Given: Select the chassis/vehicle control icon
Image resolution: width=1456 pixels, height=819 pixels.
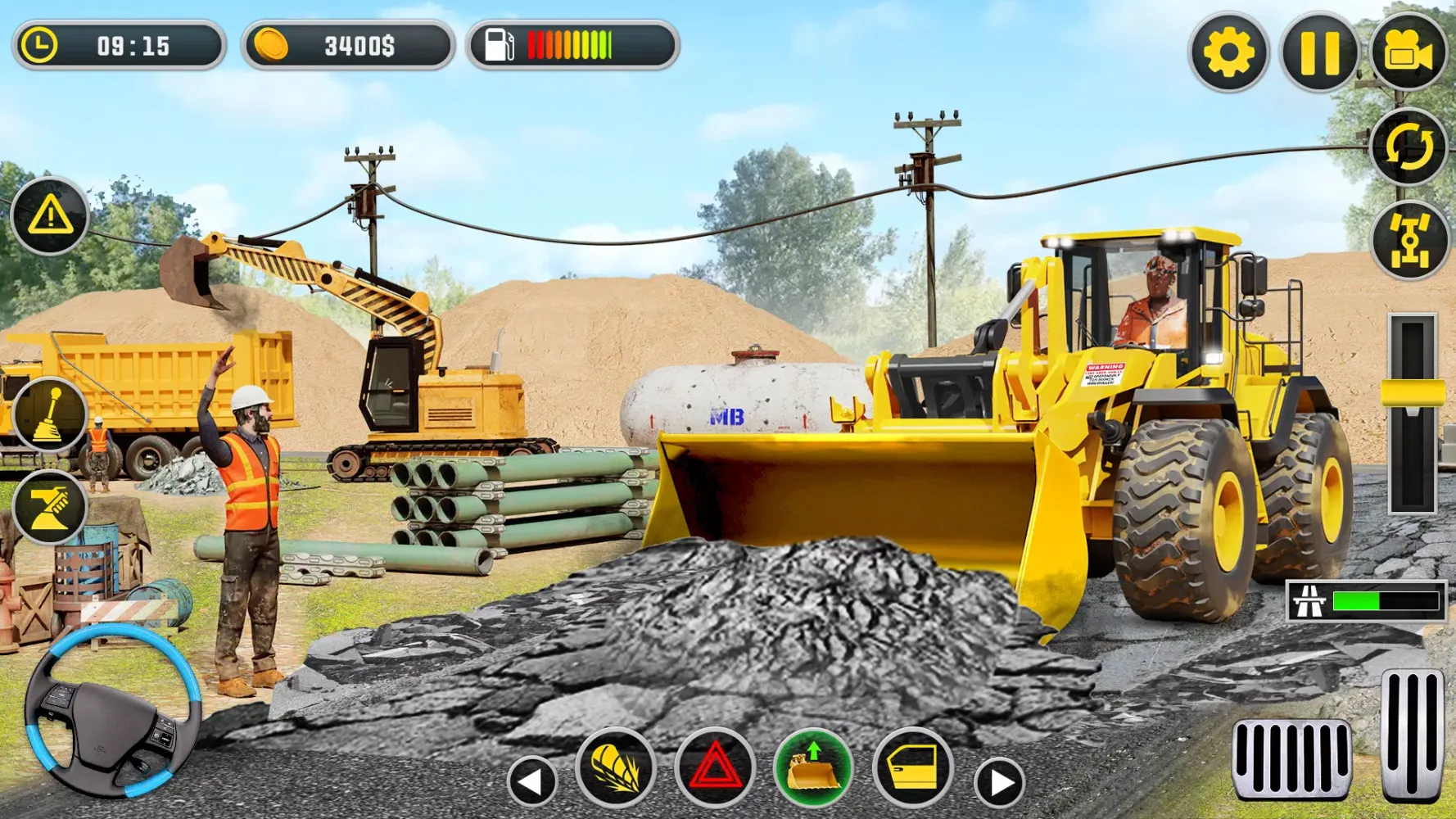Looking at the screenshot, I should click(x=1409, y=238).
